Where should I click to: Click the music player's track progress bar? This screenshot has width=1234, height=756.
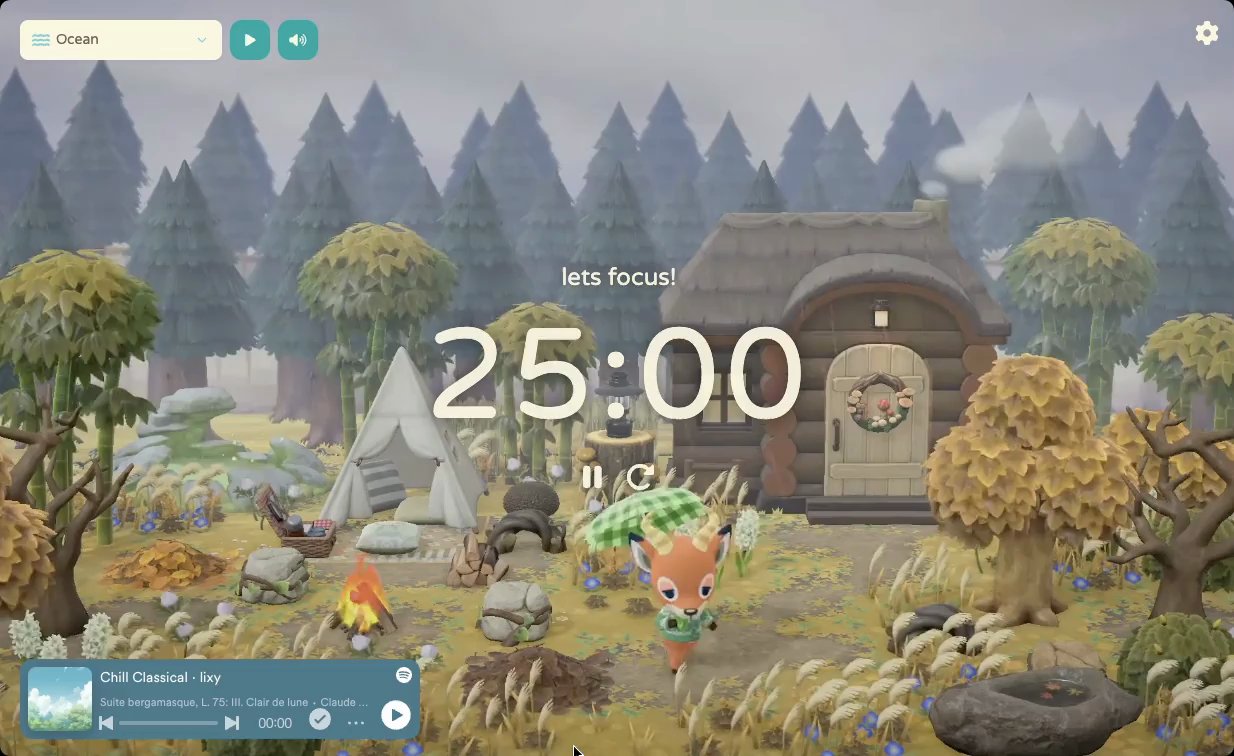pyautogui.click(x=168, y=723)
